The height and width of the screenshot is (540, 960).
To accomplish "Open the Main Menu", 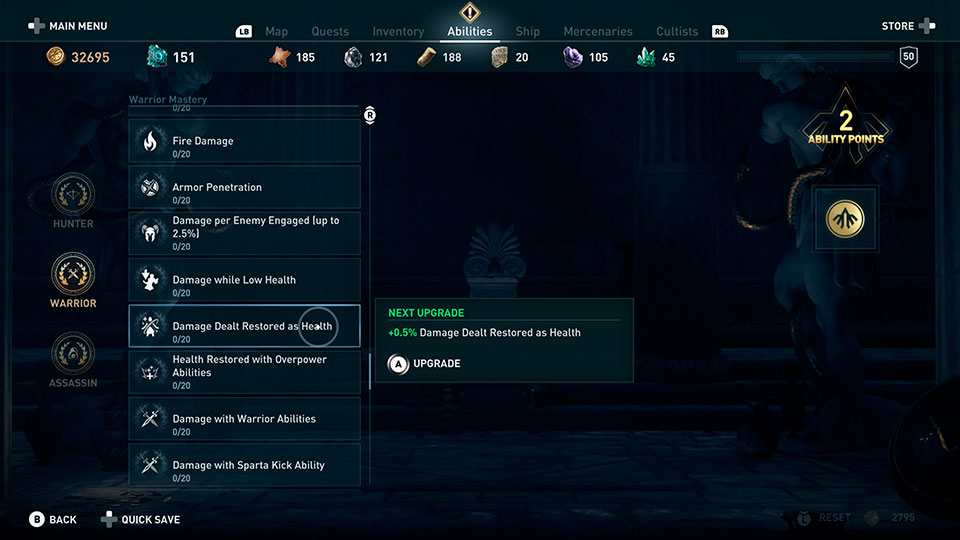I will click(67, 26).
